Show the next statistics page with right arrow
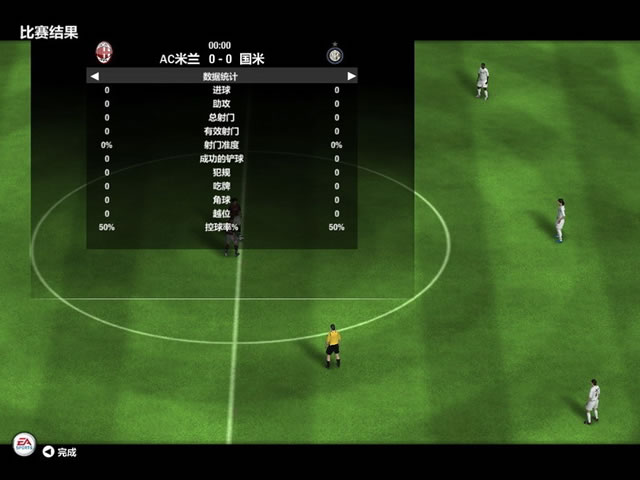640x480 pixels. 350,76
